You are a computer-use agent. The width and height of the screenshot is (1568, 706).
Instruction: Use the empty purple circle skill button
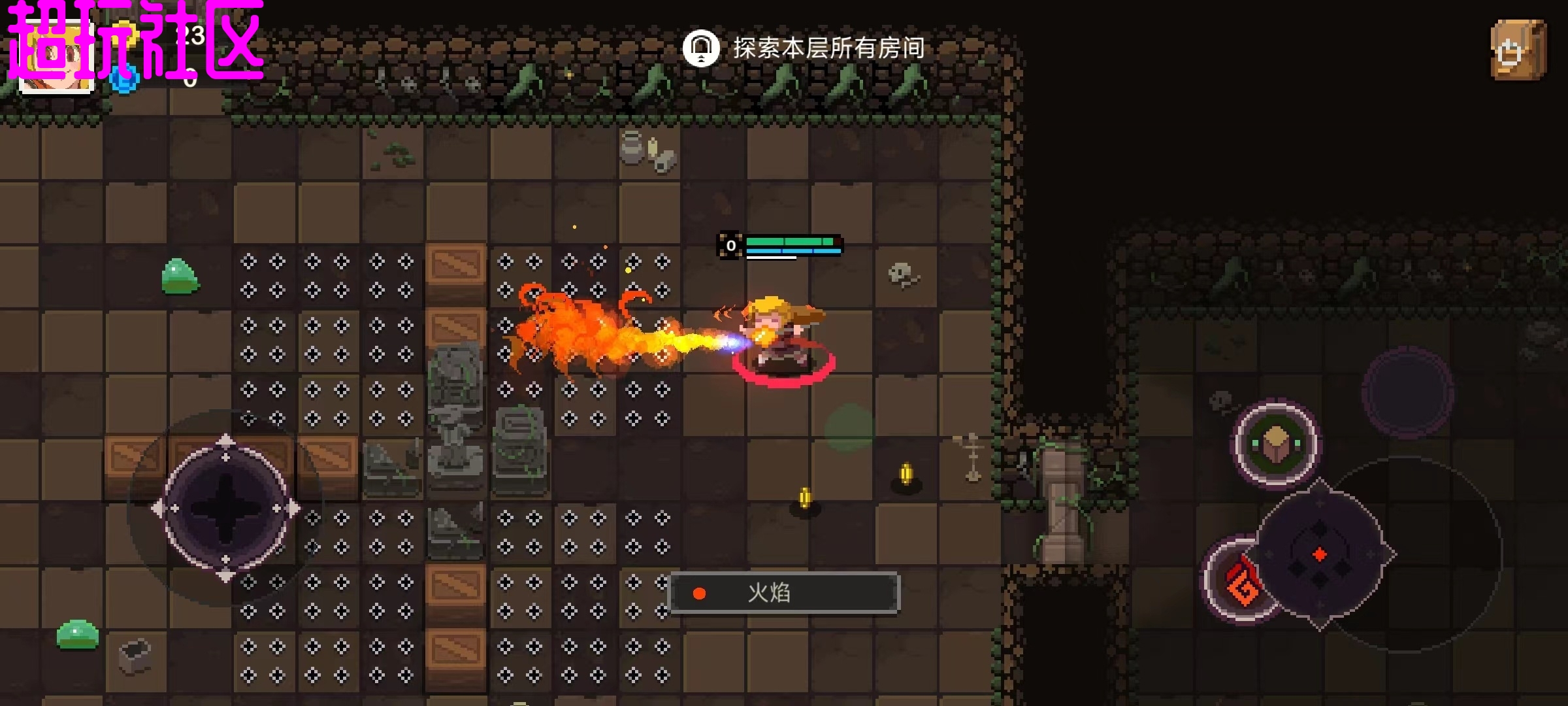(x=1407, y=392)
